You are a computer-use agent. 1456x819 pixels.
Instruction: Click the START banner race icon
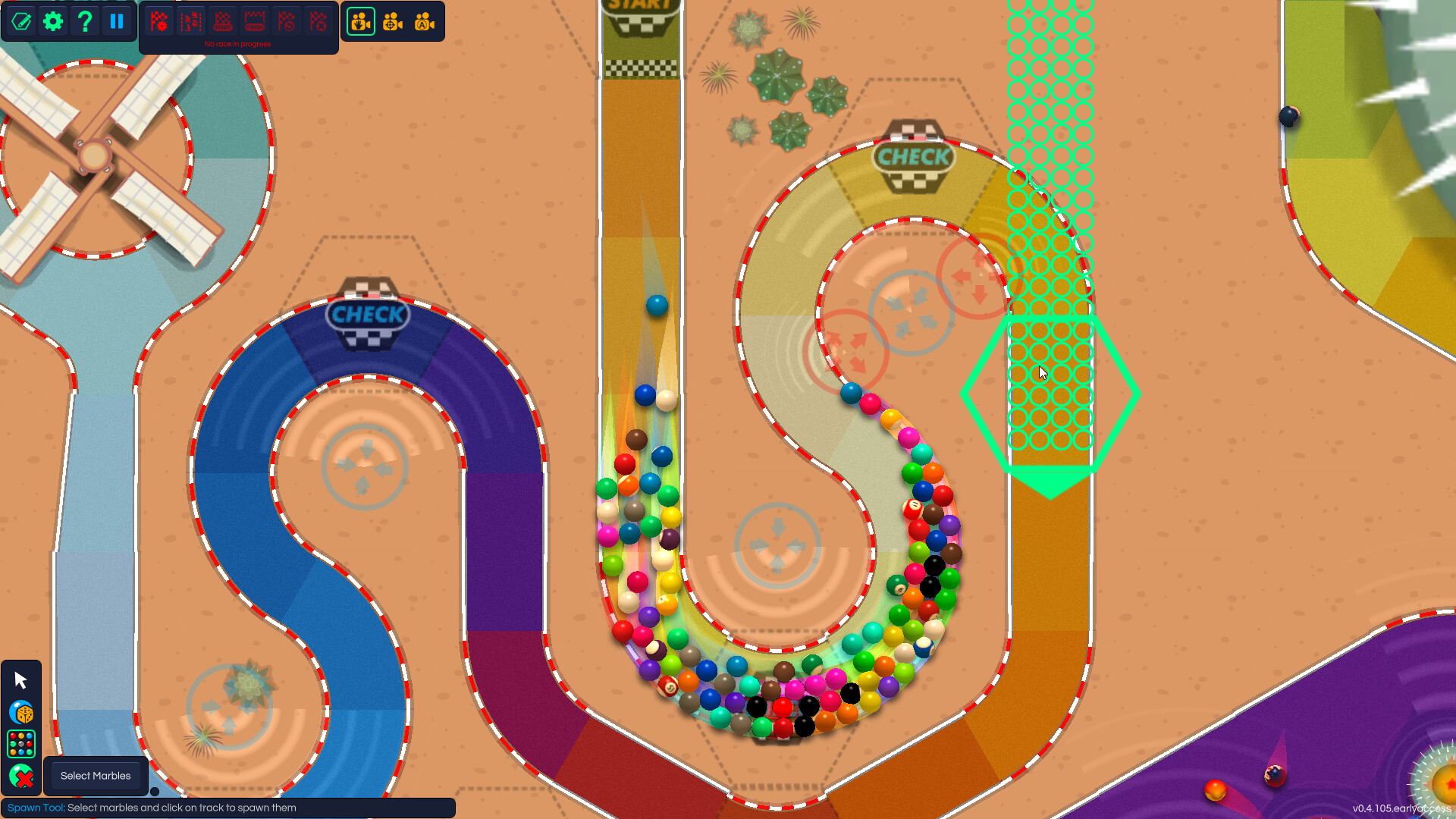(223, 21)
